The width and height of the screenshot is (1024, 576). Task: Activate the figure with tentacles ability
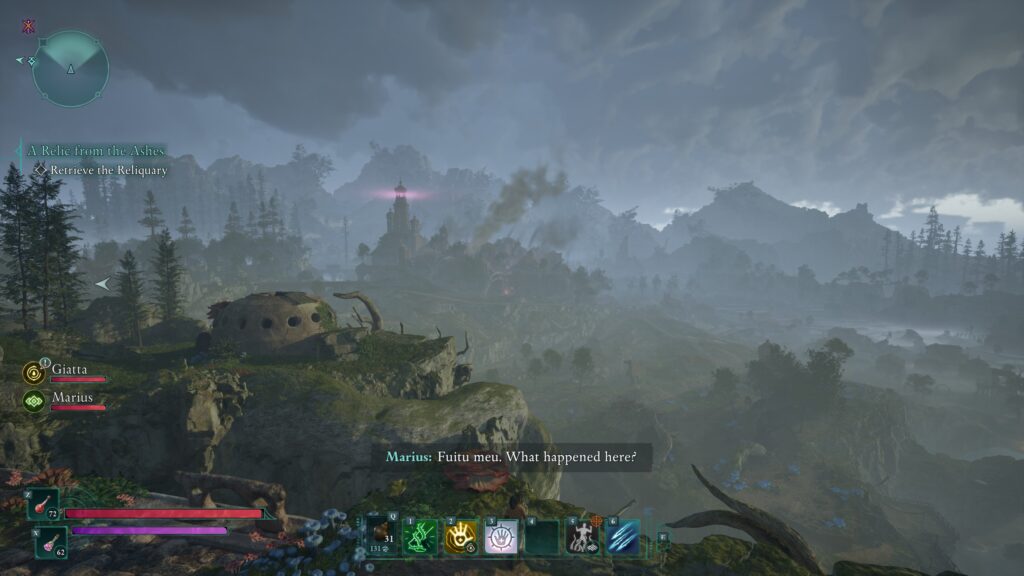pos(582,537)
